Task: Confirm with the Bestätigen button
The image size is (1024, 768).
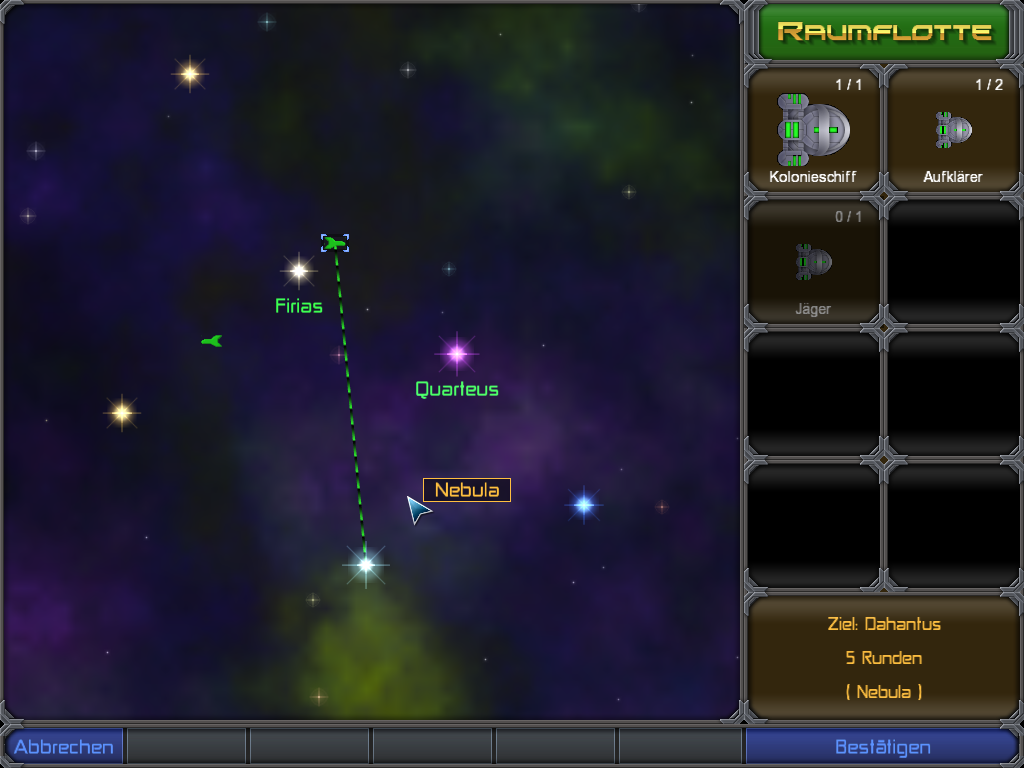Action: click(882, 747)
